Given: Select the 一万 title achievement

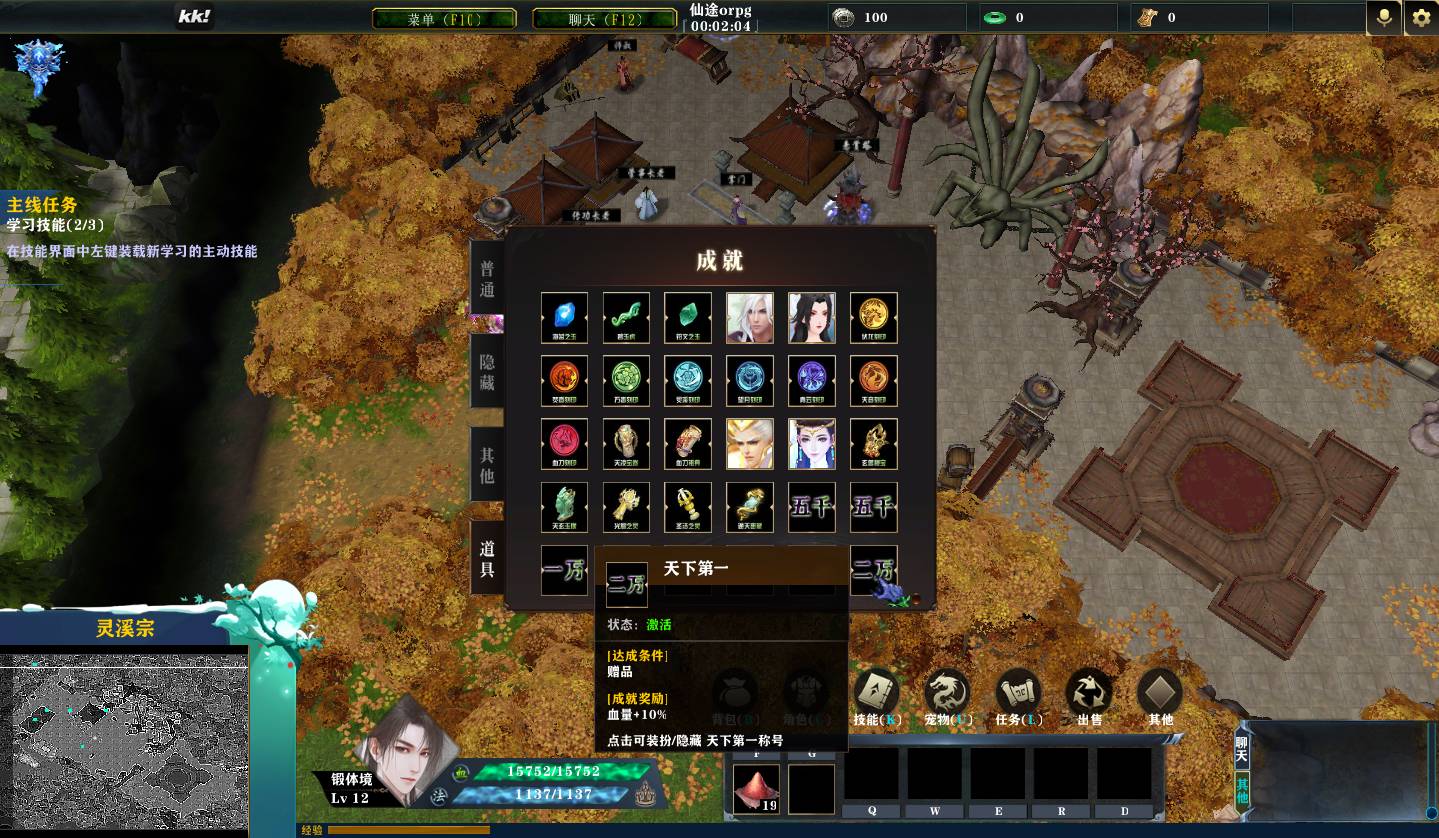Looking at the screenshot, I should pos(564,570).
